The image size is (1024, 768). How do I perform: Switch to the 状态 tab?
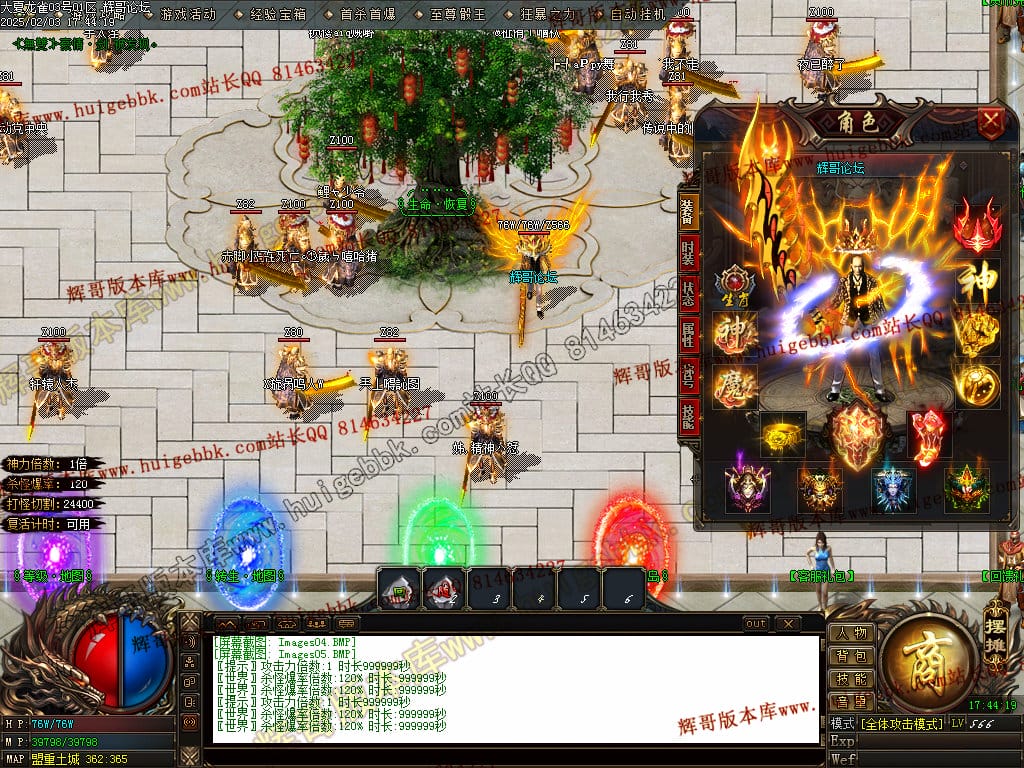tap(688, 294)
